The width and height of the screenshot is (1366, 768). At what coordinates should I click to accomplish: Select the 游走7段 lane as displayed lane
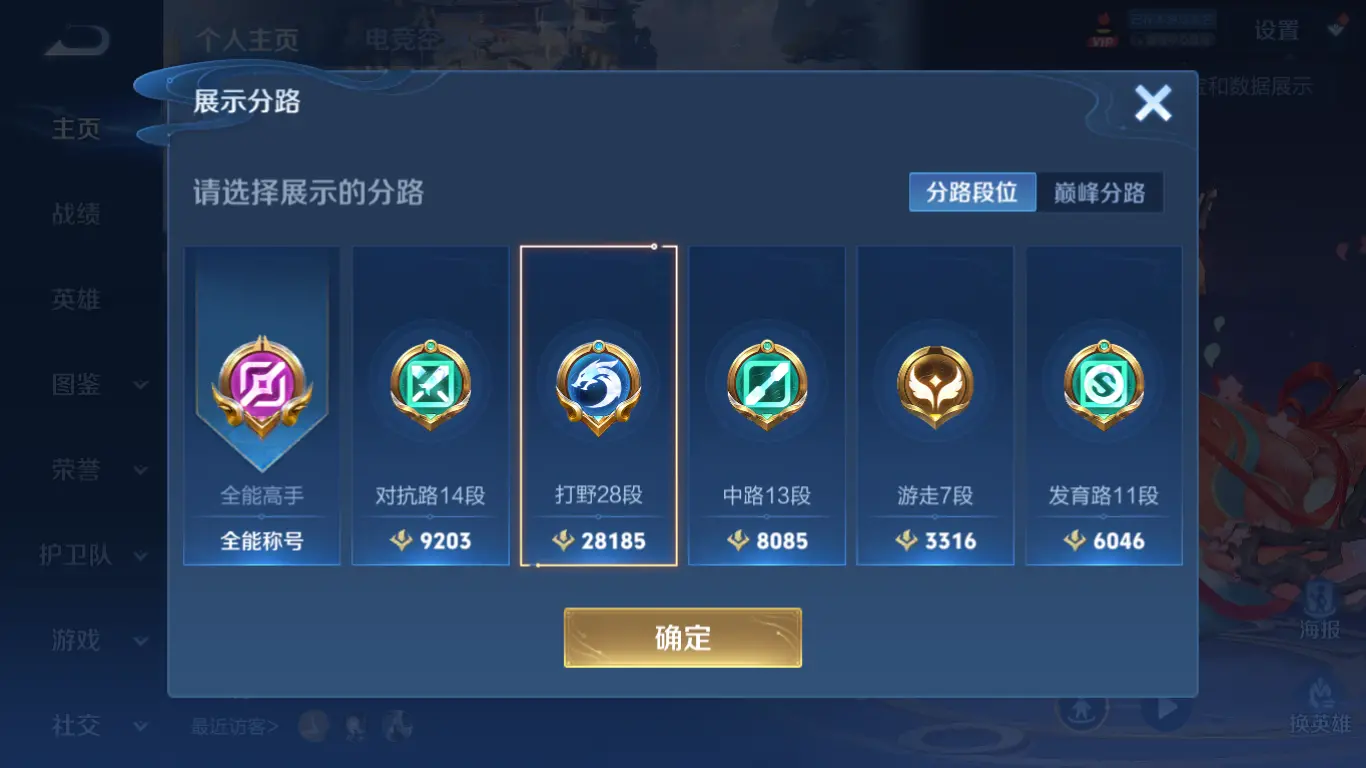point(935,405)
